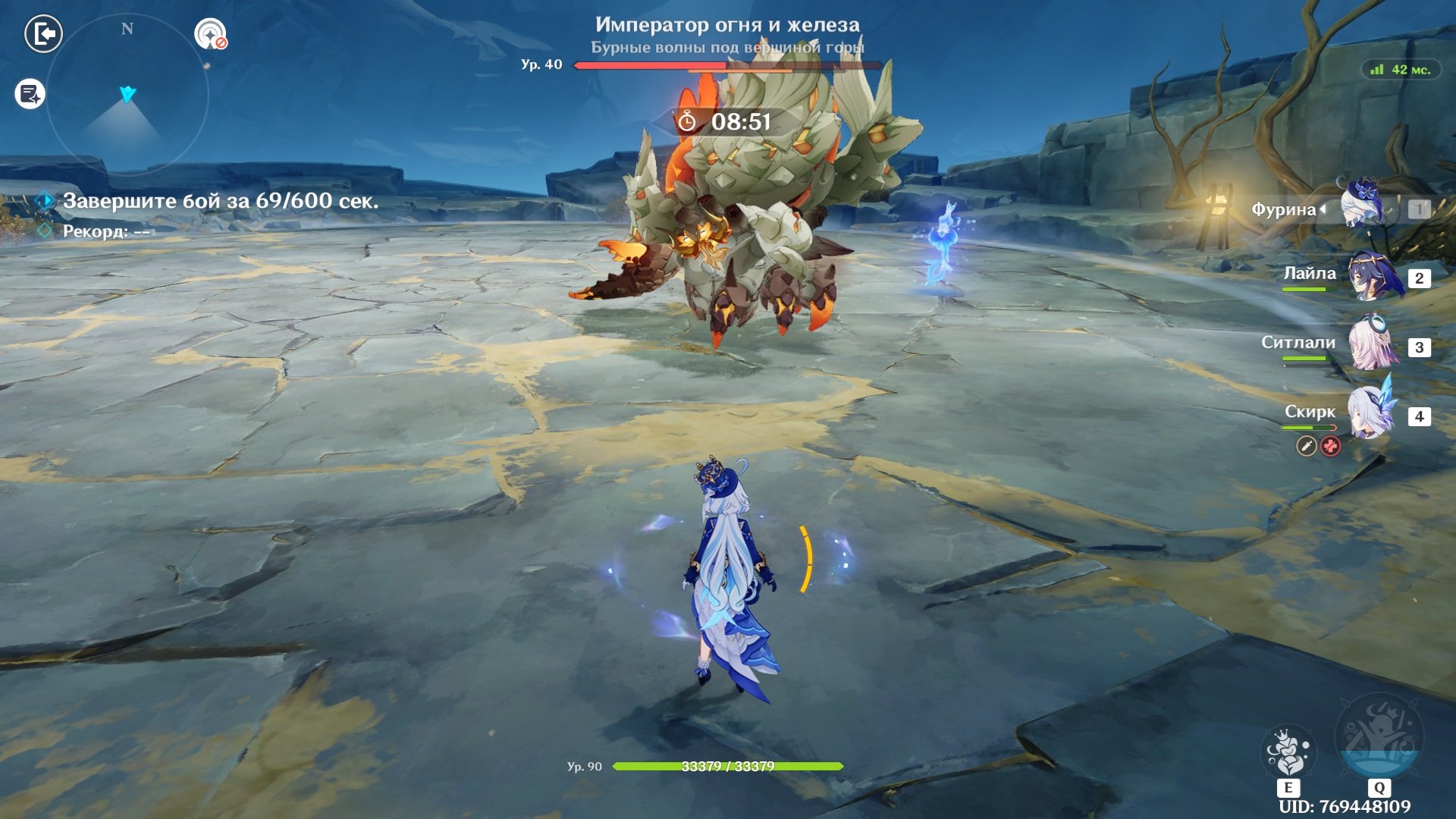This screenshot has width=1456, height=819.
Task: Open the quest log icon
Action: pos(30,94)
